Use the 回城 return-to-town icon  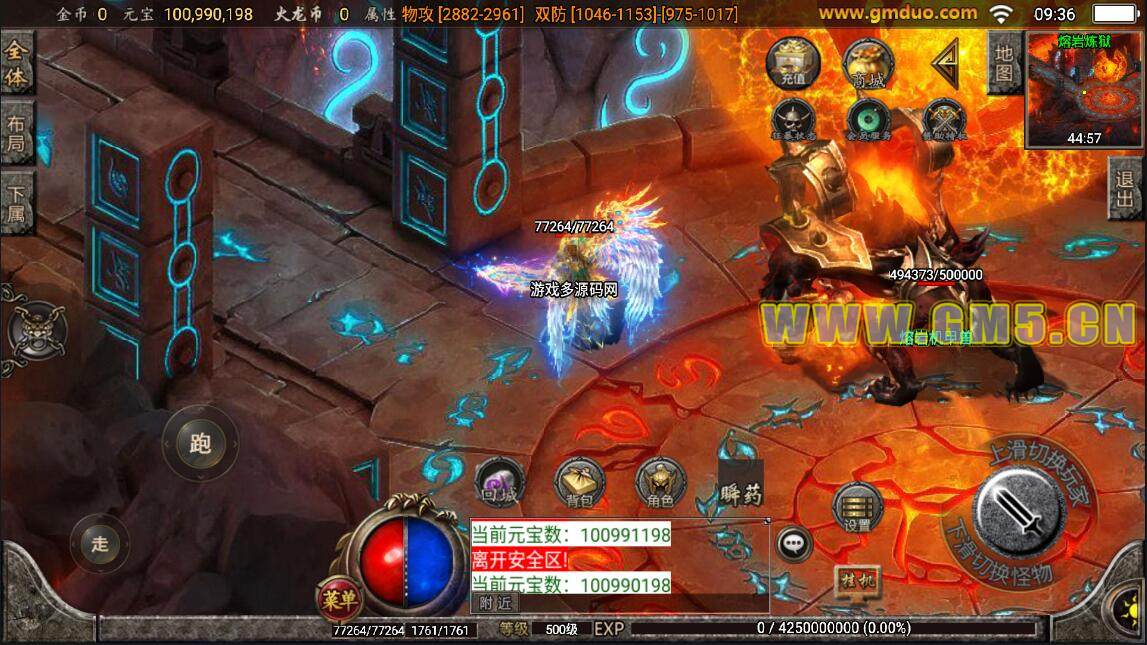click(499, 484)
